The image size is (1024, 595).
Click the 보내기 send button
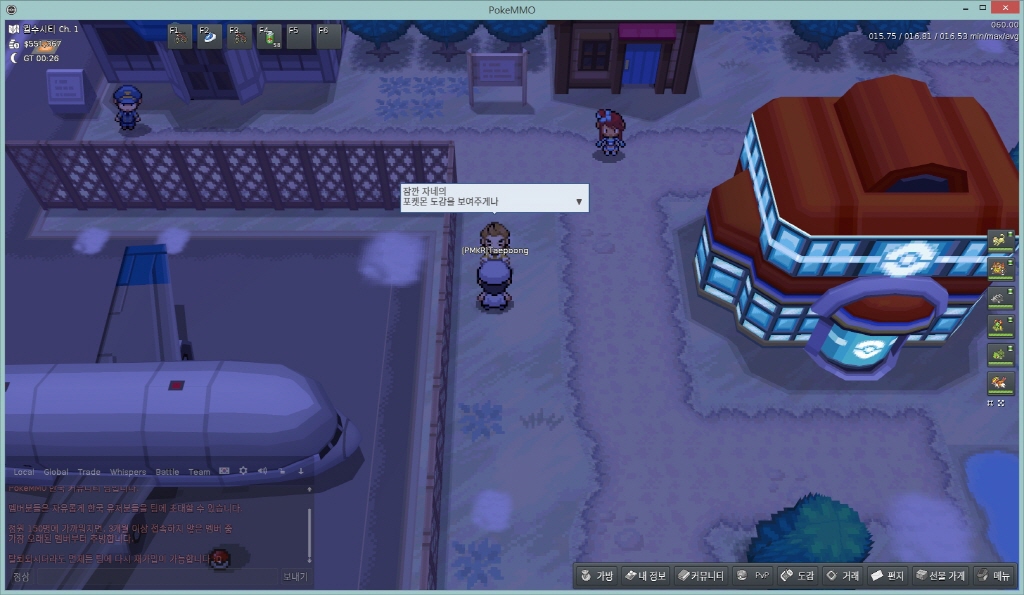pyautogui.click(x=295, y=577)
